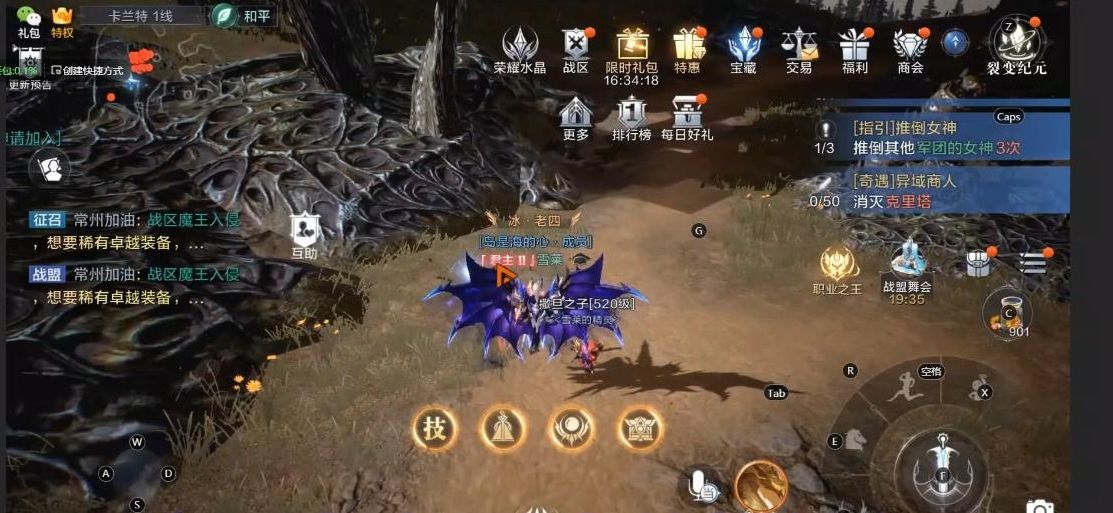Select the 异域商人 encounter quest
The image size is (1113, 513).
tap(940, 191)
